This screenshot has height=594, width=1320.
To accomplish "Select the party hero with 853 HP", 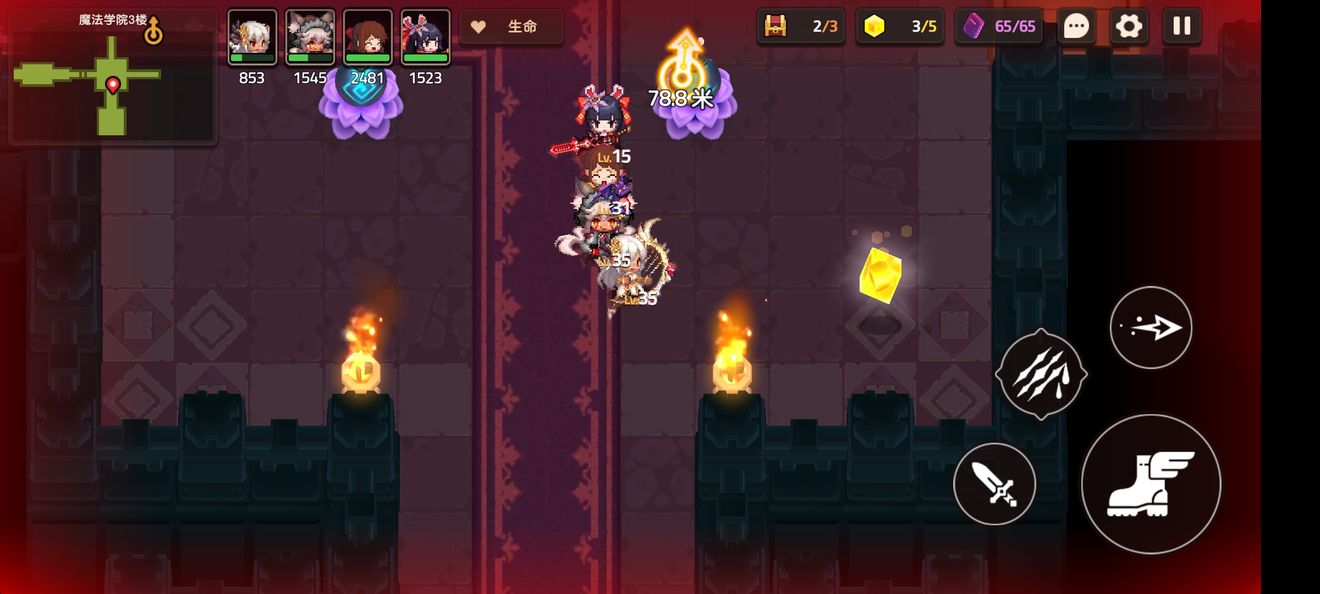I will coord(252,38).
